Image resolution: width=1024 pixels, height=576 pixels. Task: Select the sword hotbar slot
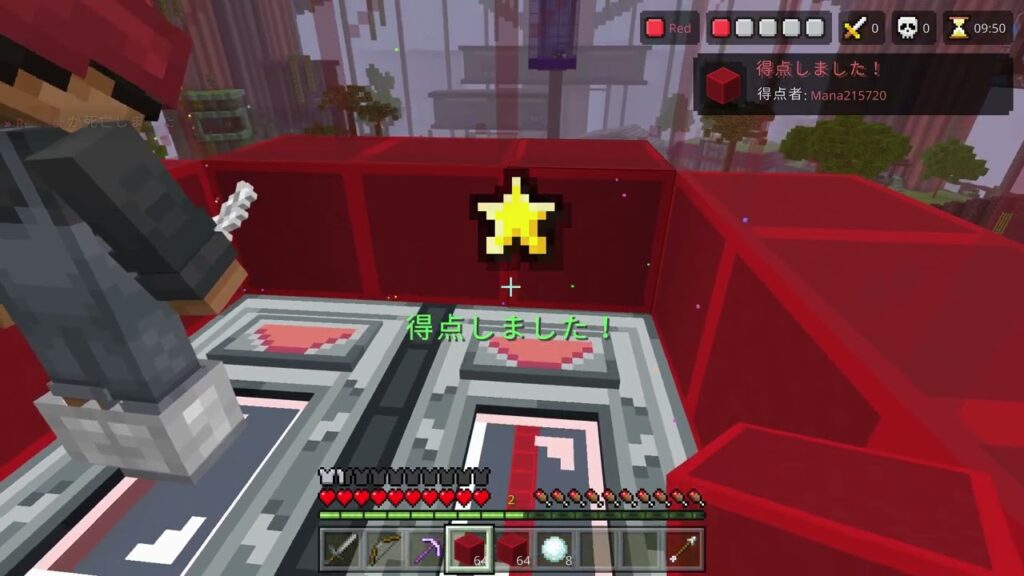[x=341, y=549]
